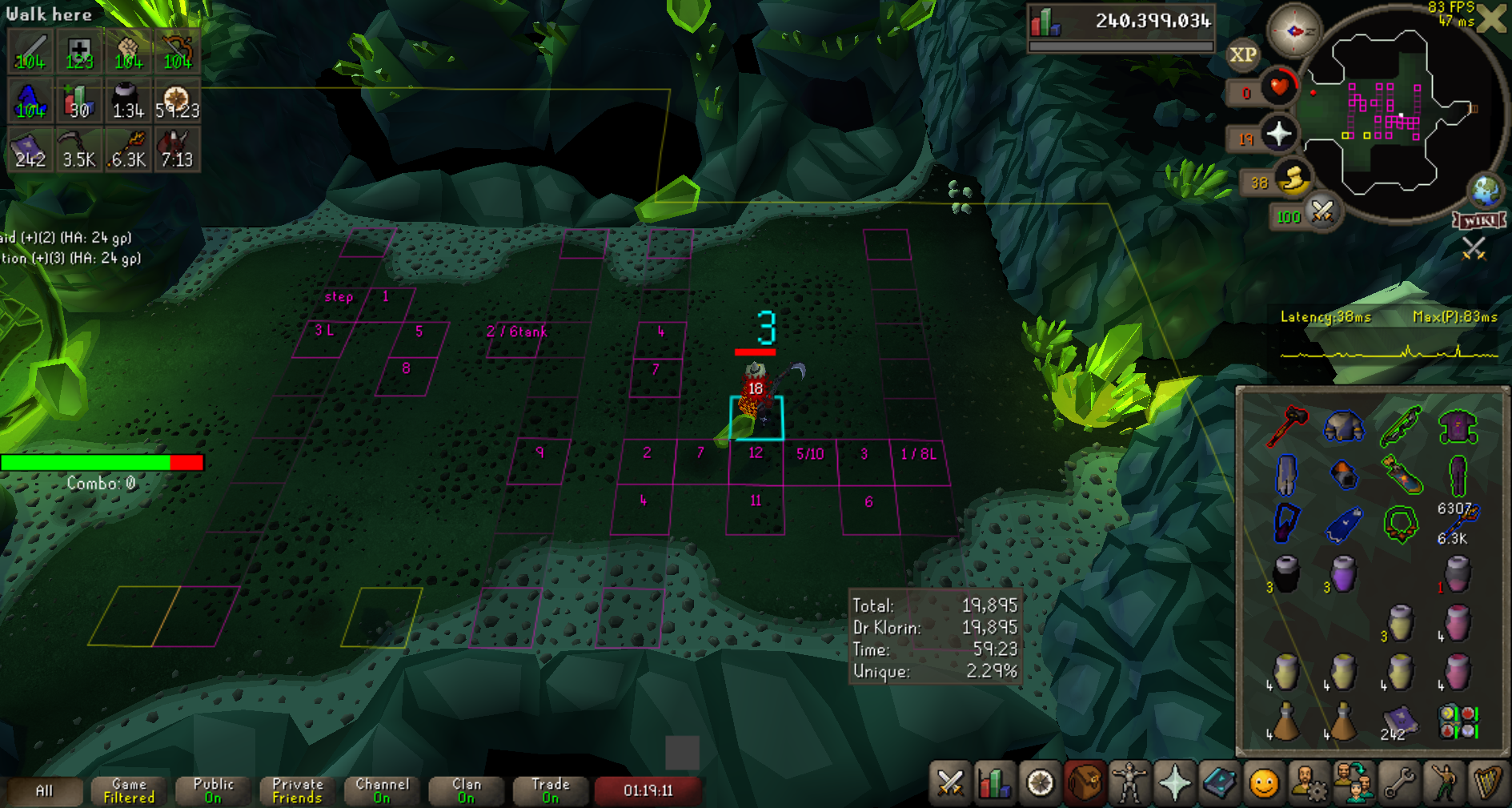
Task: Toggle the XP drops button
Action: point(1242,54)
